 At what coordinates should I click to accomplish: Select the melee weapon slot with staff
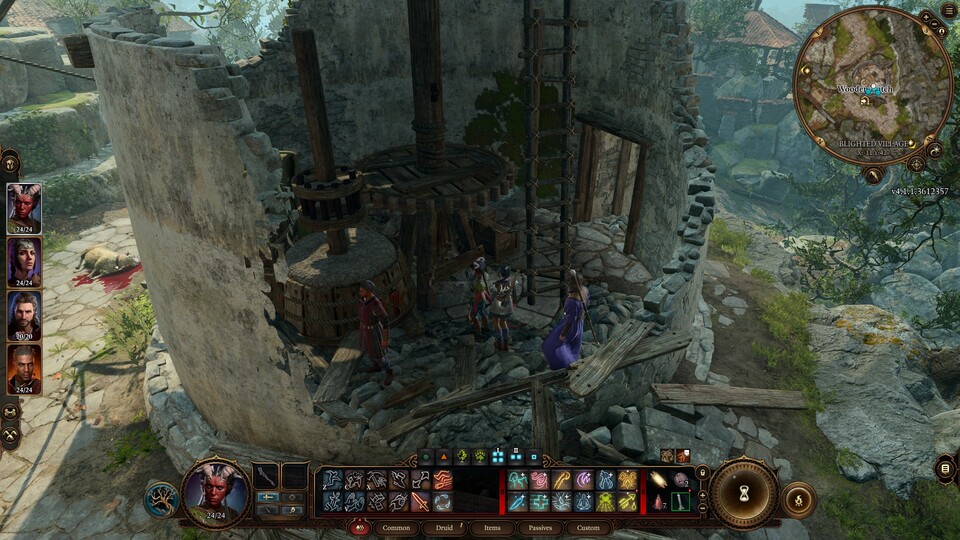266,476
